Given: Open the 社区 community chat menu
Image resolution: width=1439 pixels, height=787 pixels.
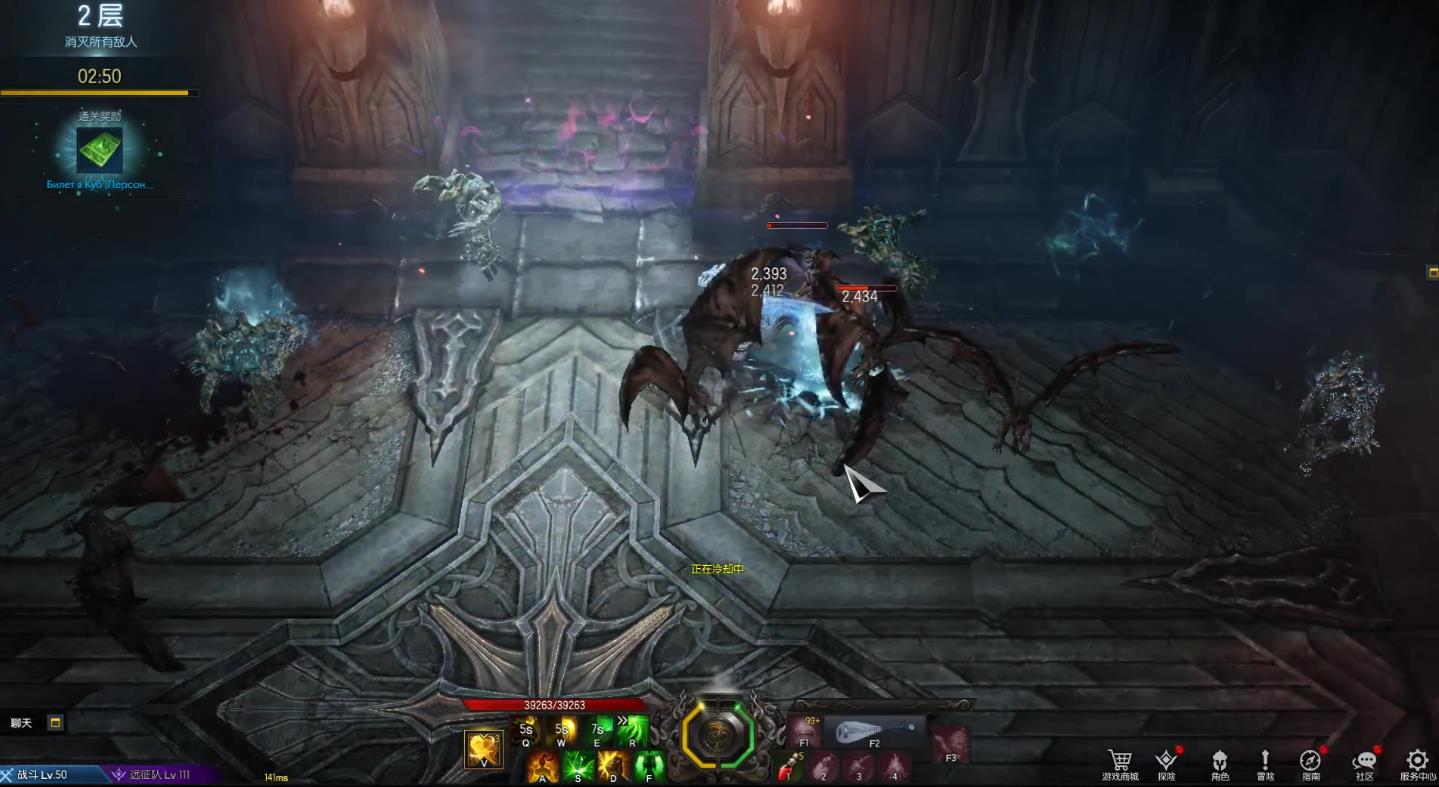Looking at the screenshot, I should pos(1364,761).
